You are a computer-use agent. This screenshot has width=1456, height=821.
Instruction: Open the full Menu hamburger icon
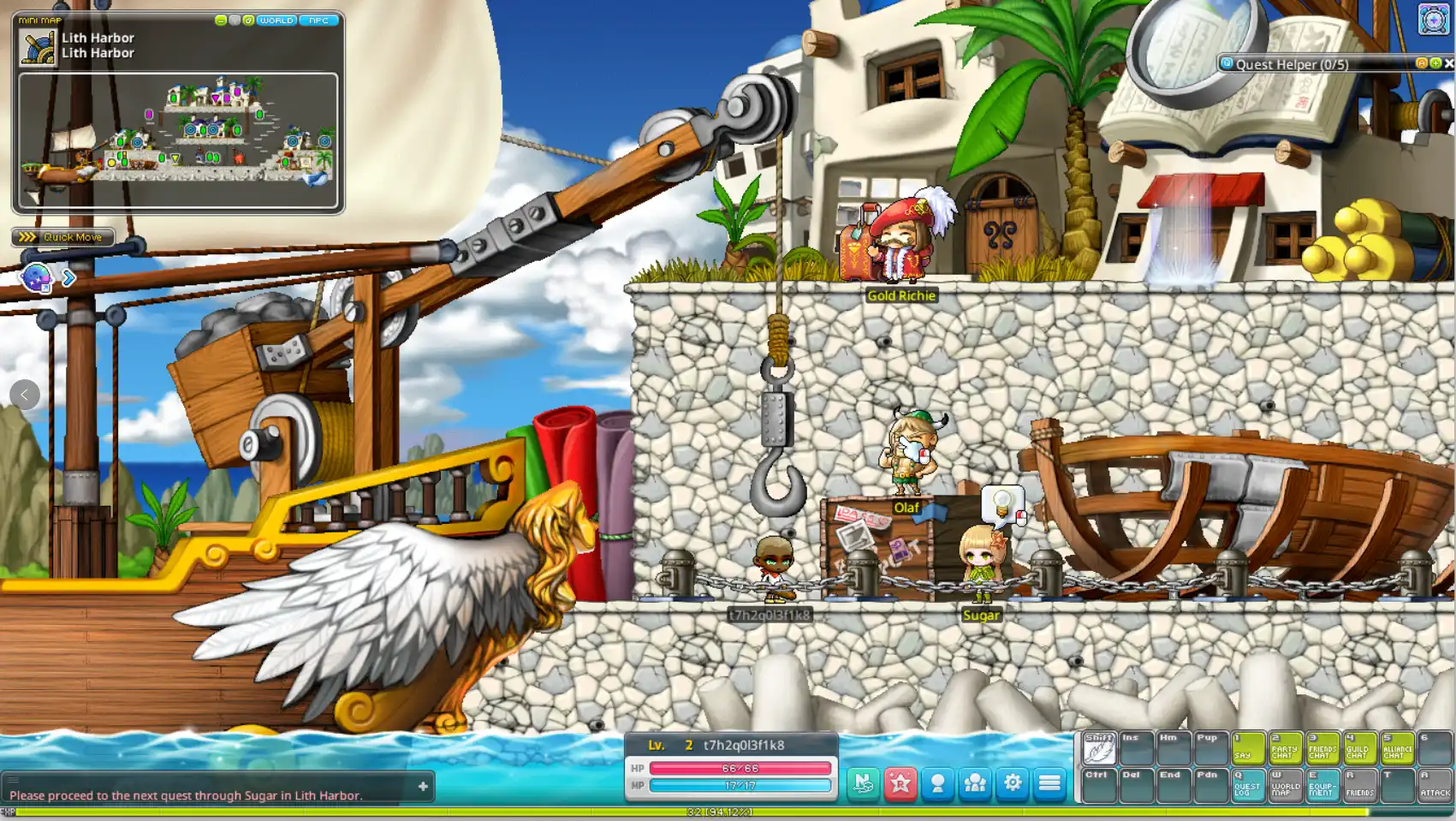pyautogui.click(x=1051, y=782)
